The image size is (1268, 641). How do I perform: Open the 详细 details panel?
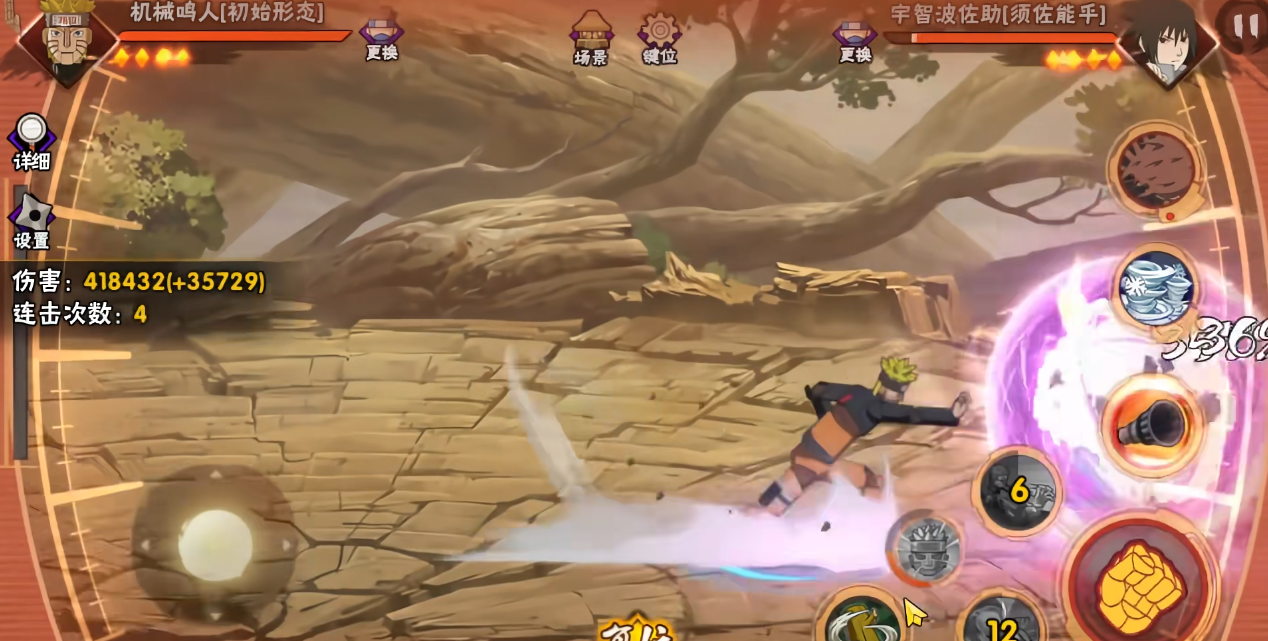(32, 140)
